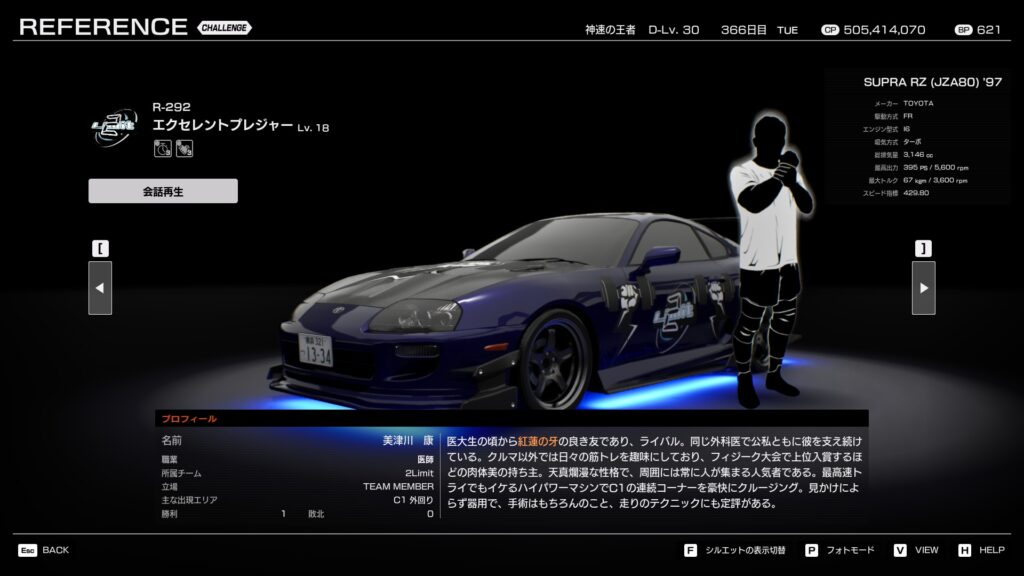This screenshot has width=1024, height=576.
Task: Go to the previous rival profile arrow
Action: [100, 288]
